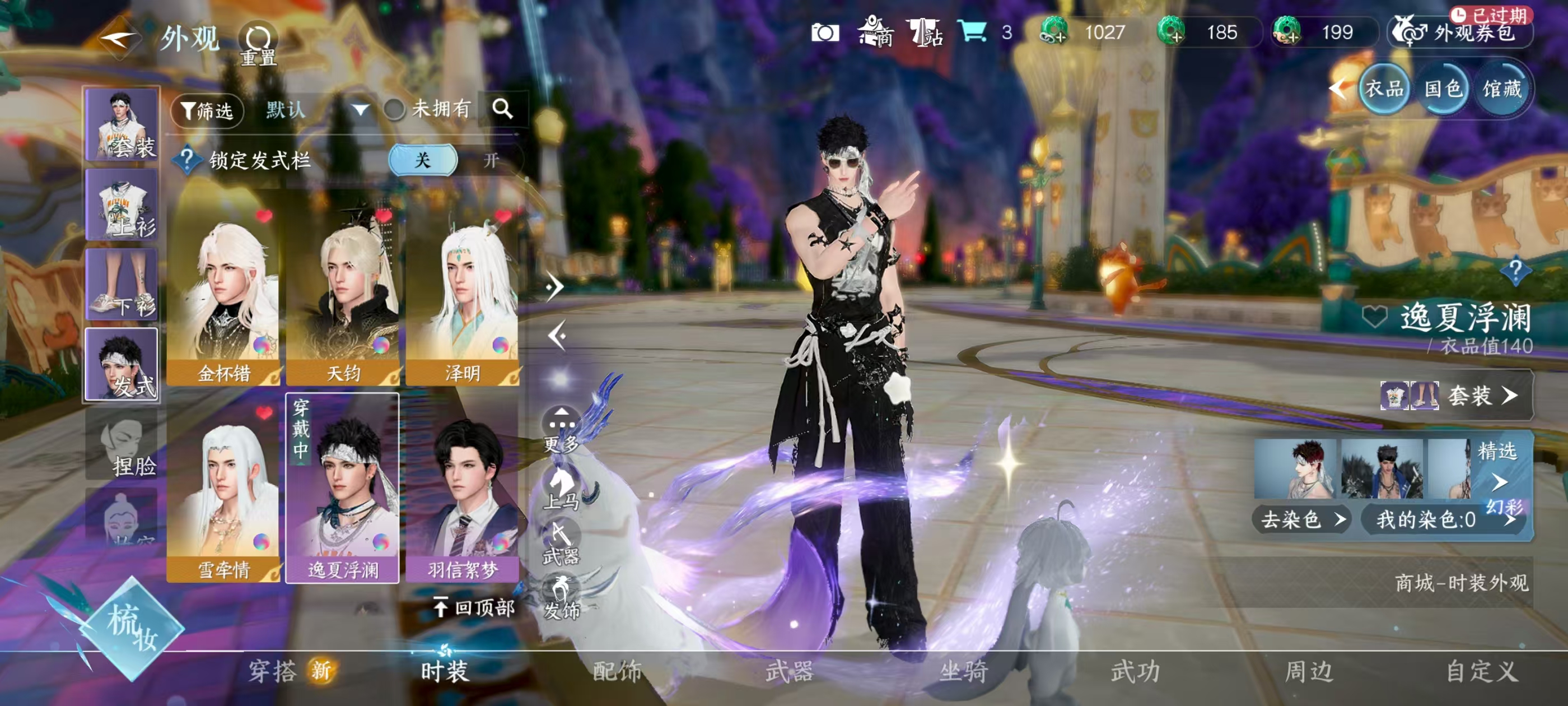Image resolution: width=1568 pixels, height=706 pixels.
Task: Open the camera screenshot mode
Action: pos(825,33)
